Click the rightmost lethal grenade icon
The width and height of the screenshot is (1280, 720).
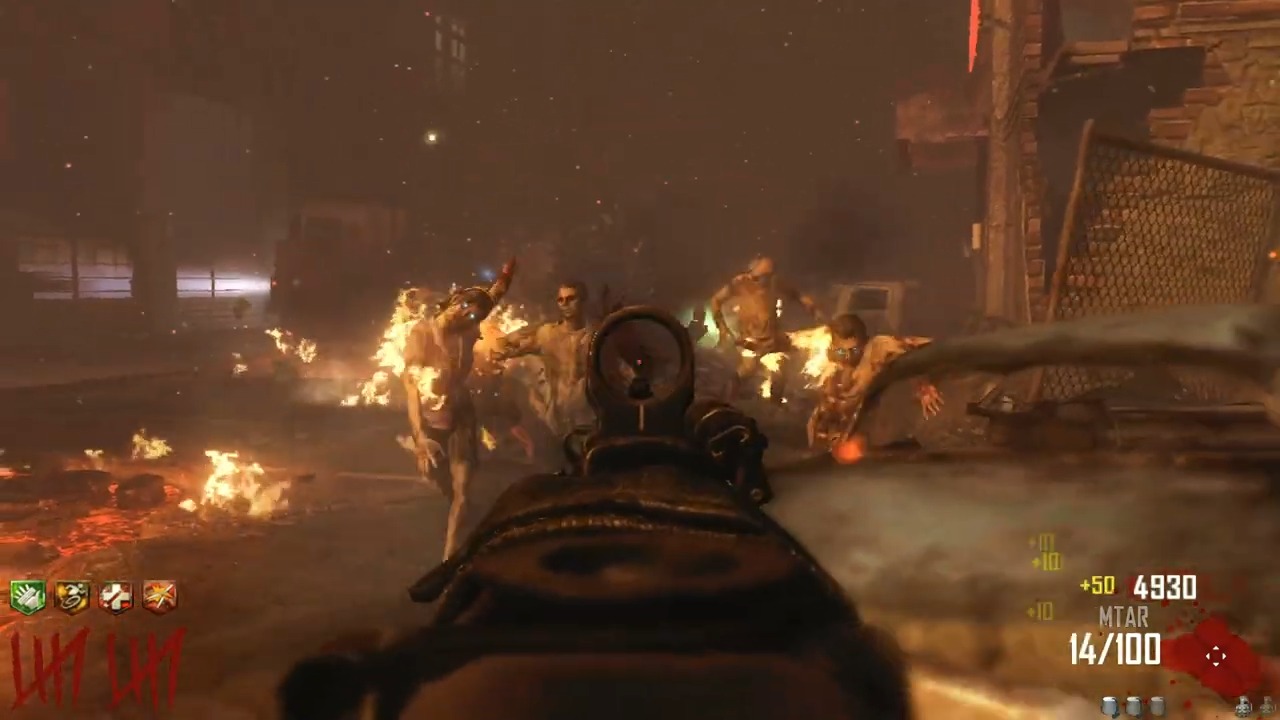[x=1269, y=707]
